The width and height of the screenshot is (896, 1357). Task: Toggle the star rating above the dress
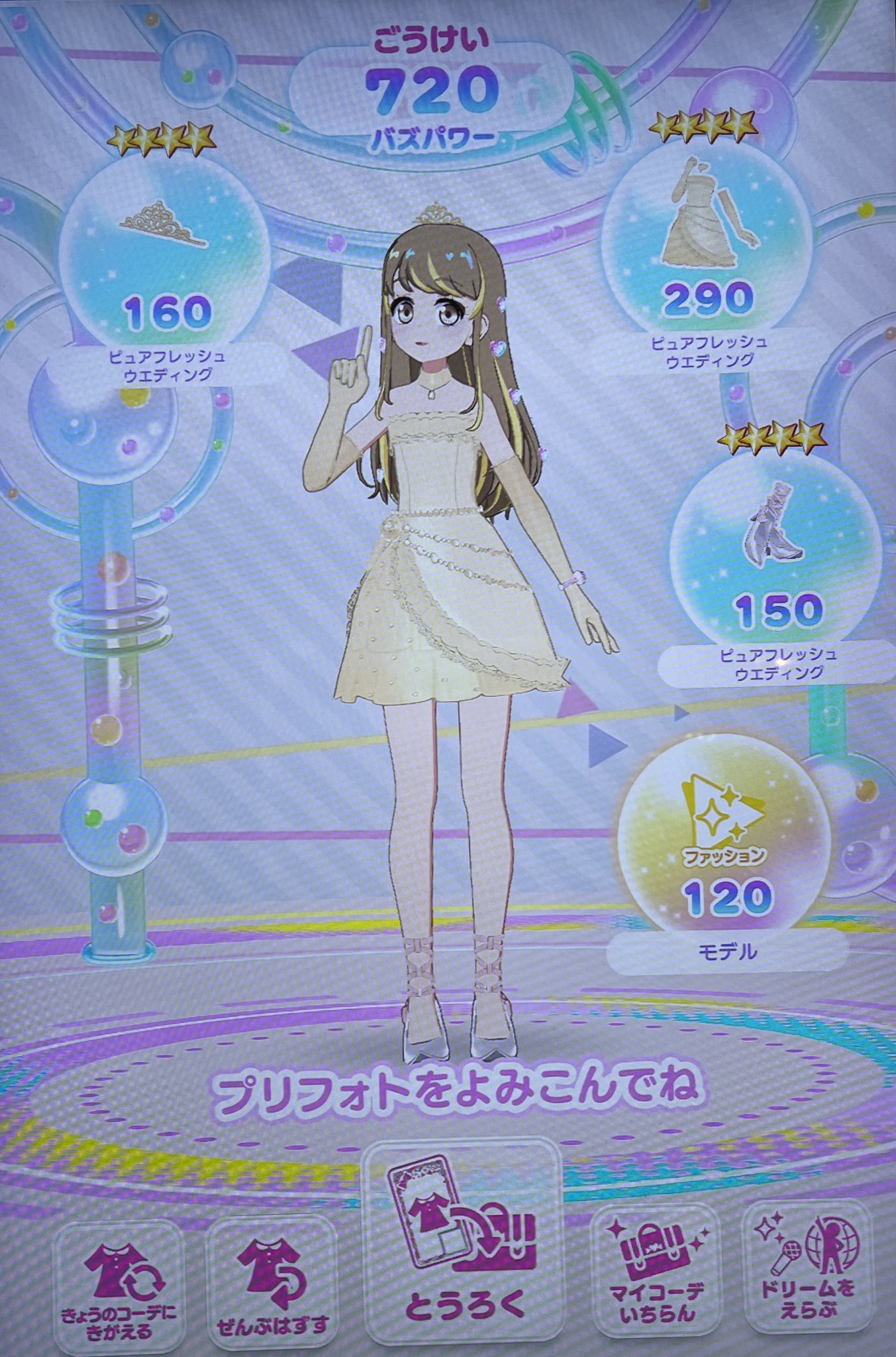coord(705,125)
